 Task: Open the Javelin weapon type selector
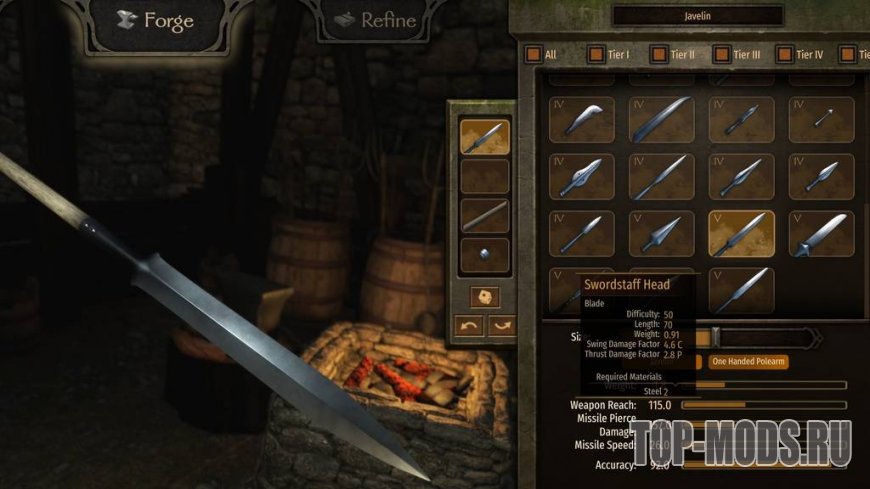click(697, 15)
